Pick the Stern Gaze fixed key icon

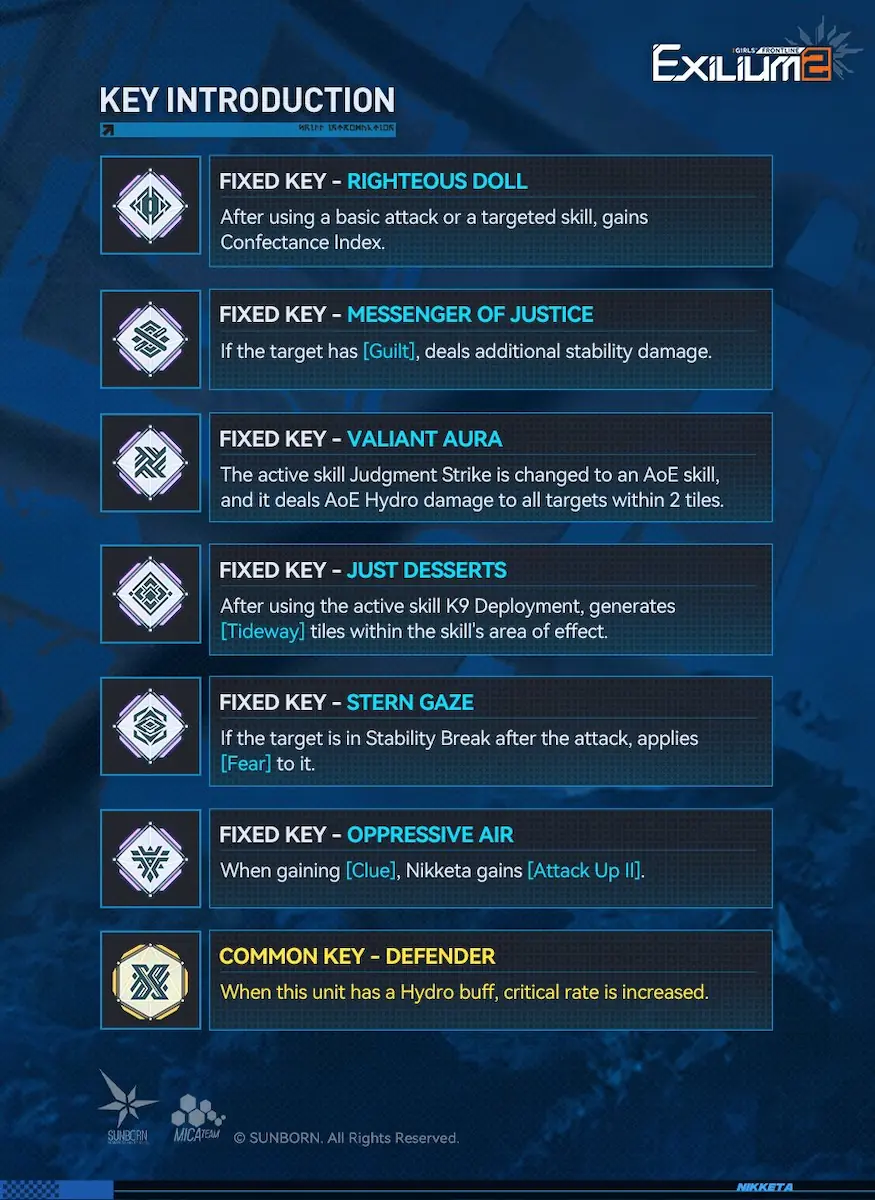click(x=150, y=728)
